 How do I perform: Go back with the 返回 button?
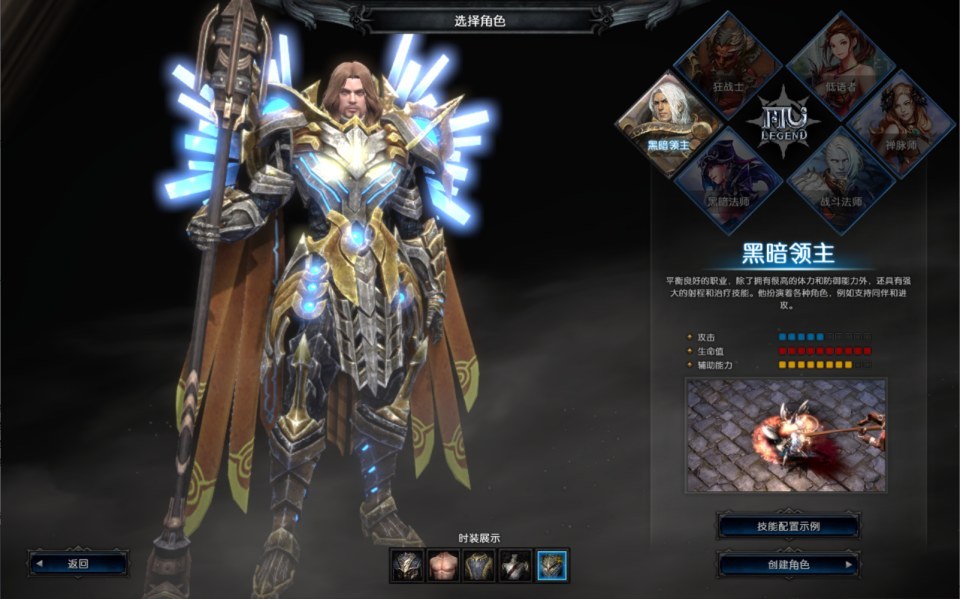[x=78, y=563]
